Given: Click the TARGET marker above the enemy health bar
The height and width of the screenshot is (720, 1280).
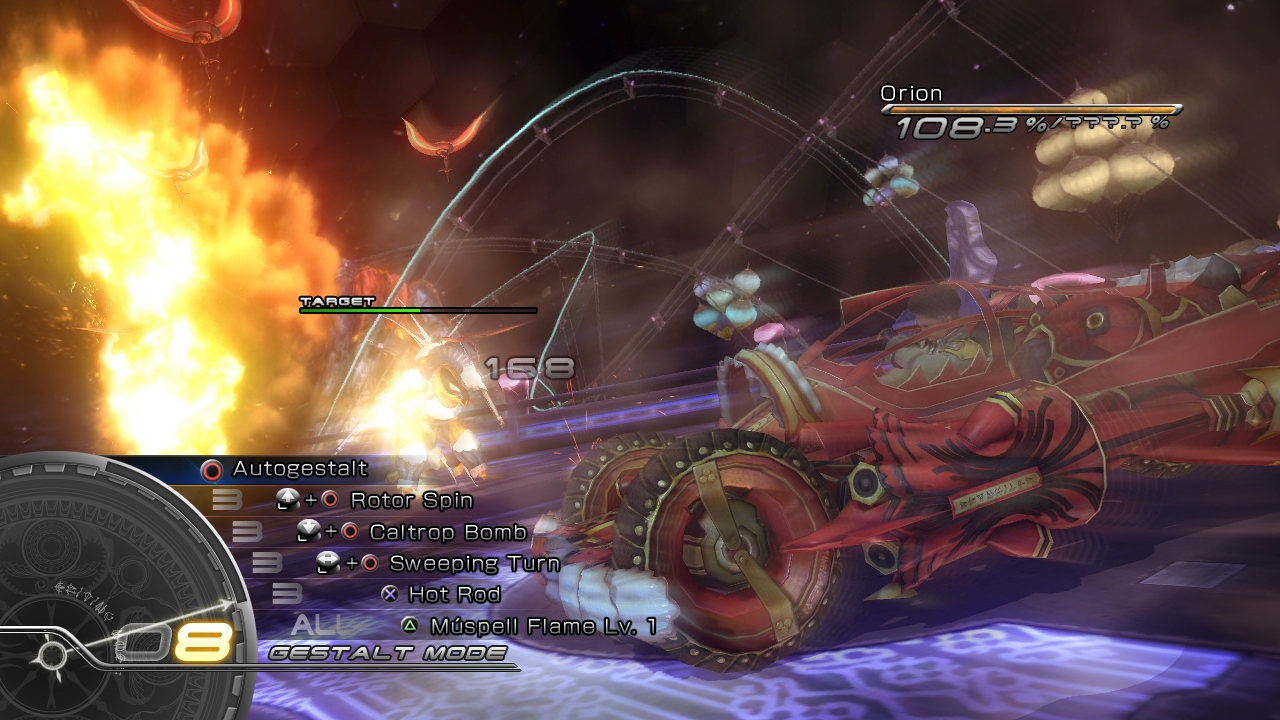Looking at the screenshot, I should (334, 300).
